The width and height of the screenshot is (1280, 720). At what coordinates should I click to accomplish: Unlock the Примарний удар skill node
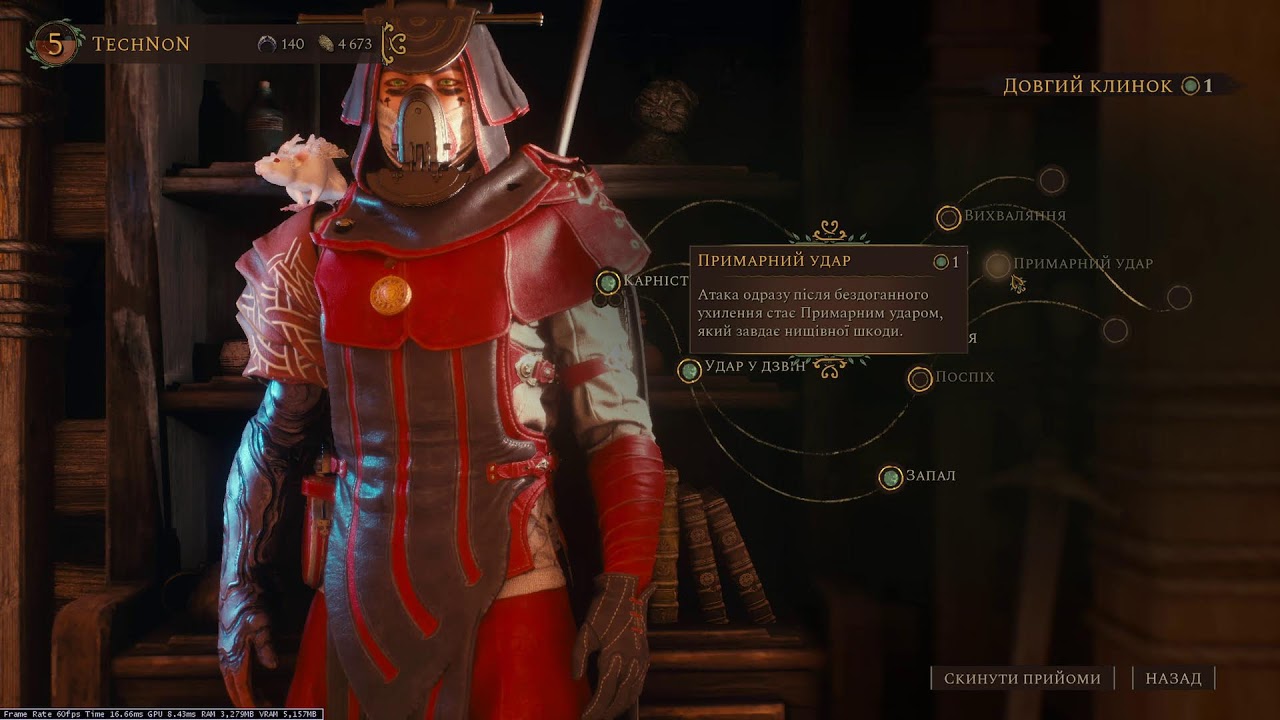[x=998, y=265]
